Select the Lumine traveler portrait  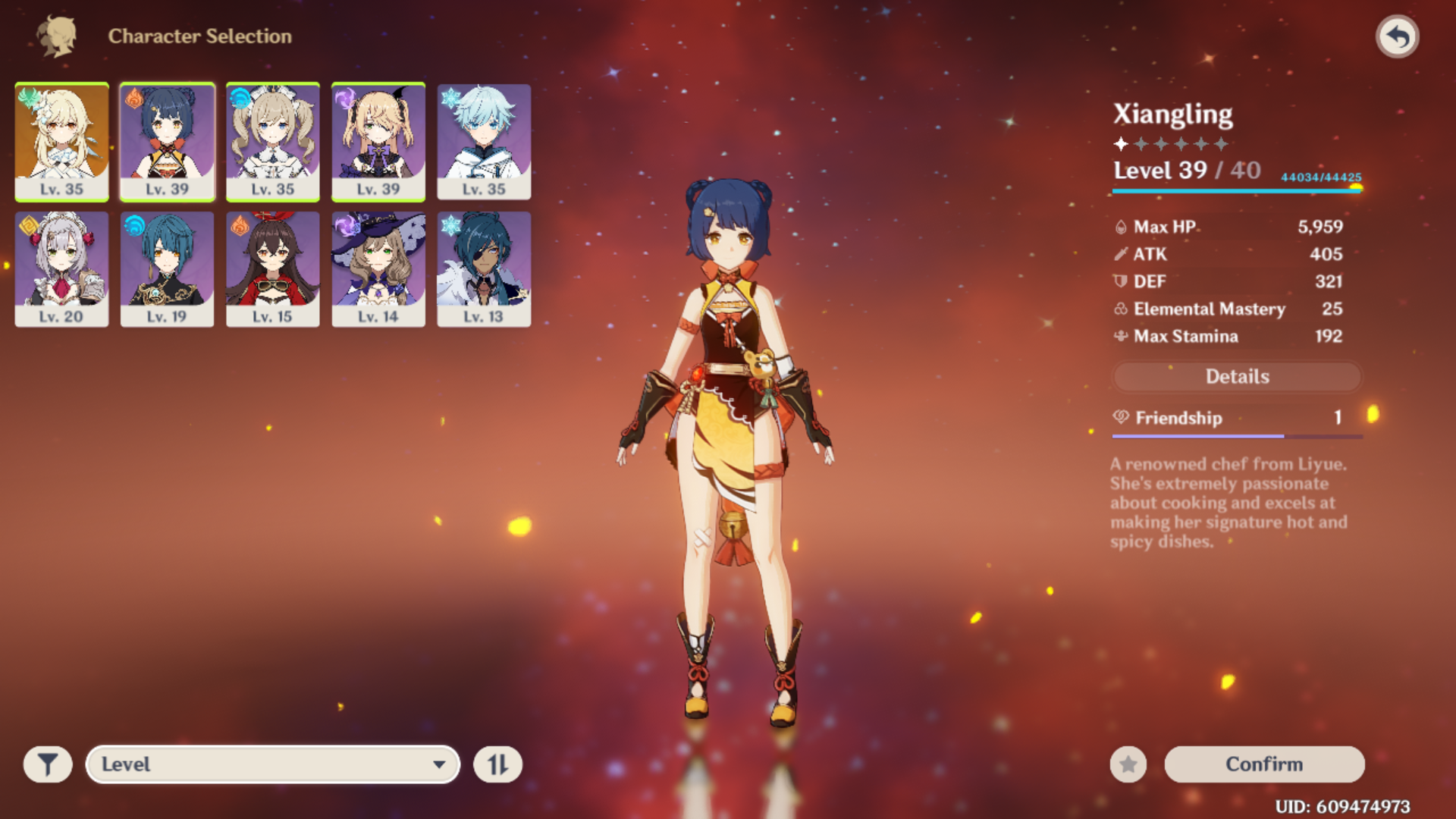(61, 142)
